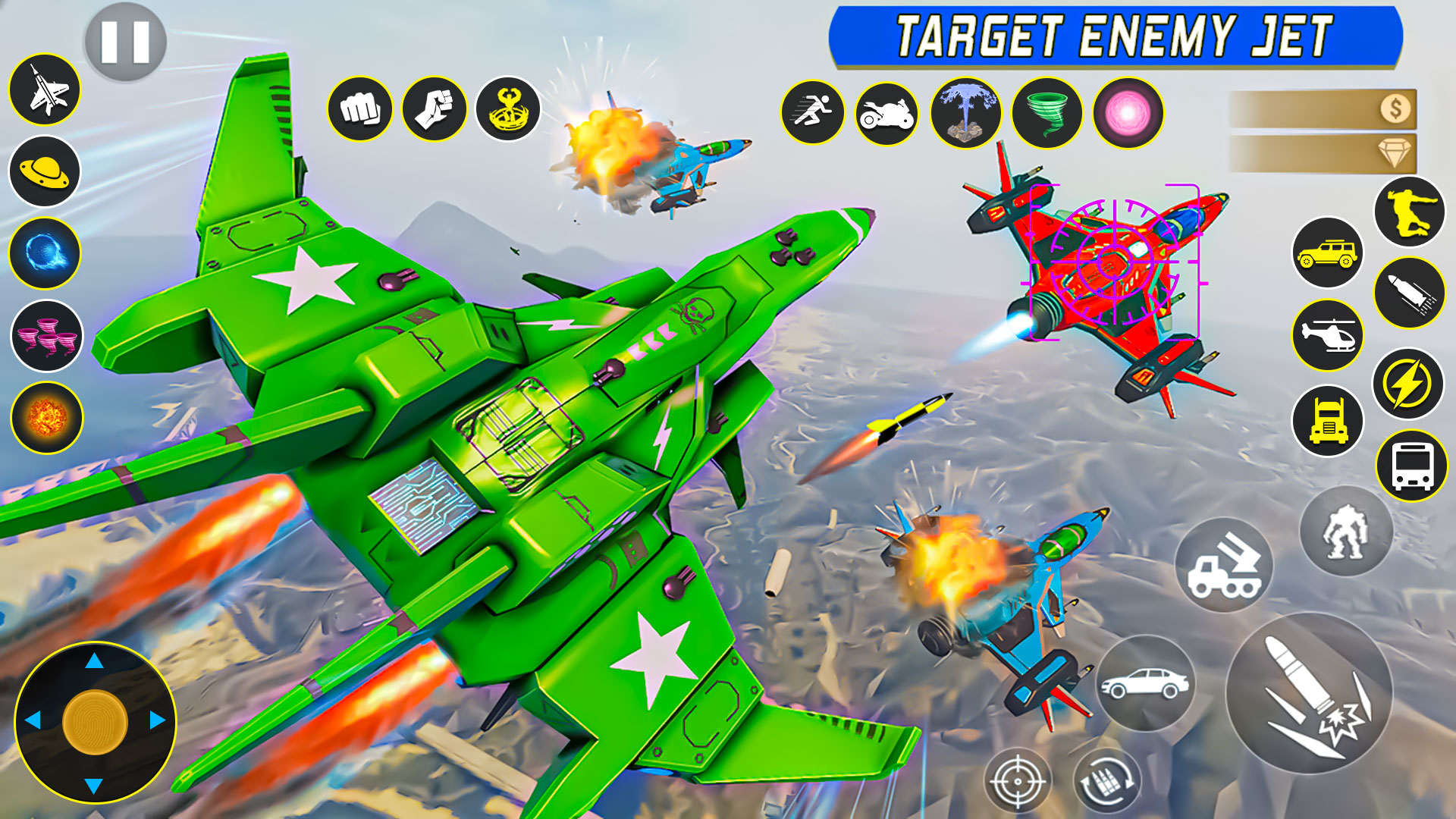Tap the punch fist attack icon
This screenshot has width=1456, height=819.
(360, 109)
